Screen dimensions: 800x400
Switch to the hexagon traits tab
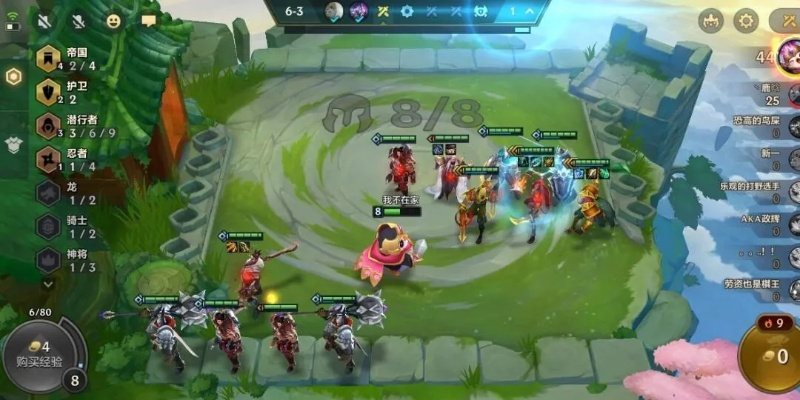(x=13, y=77)
